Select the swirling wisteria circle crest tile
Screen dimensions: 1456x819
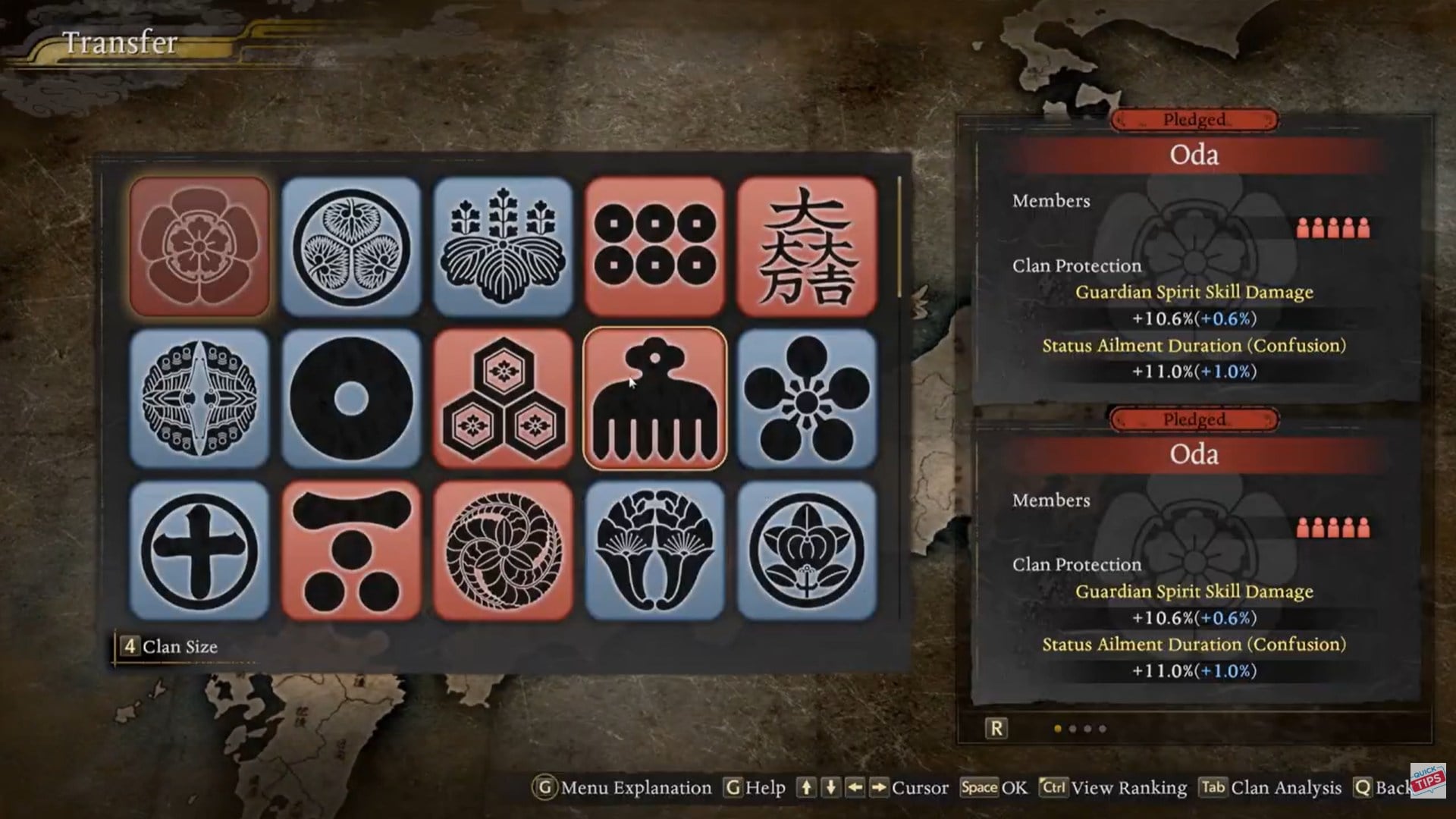(503, 550)
